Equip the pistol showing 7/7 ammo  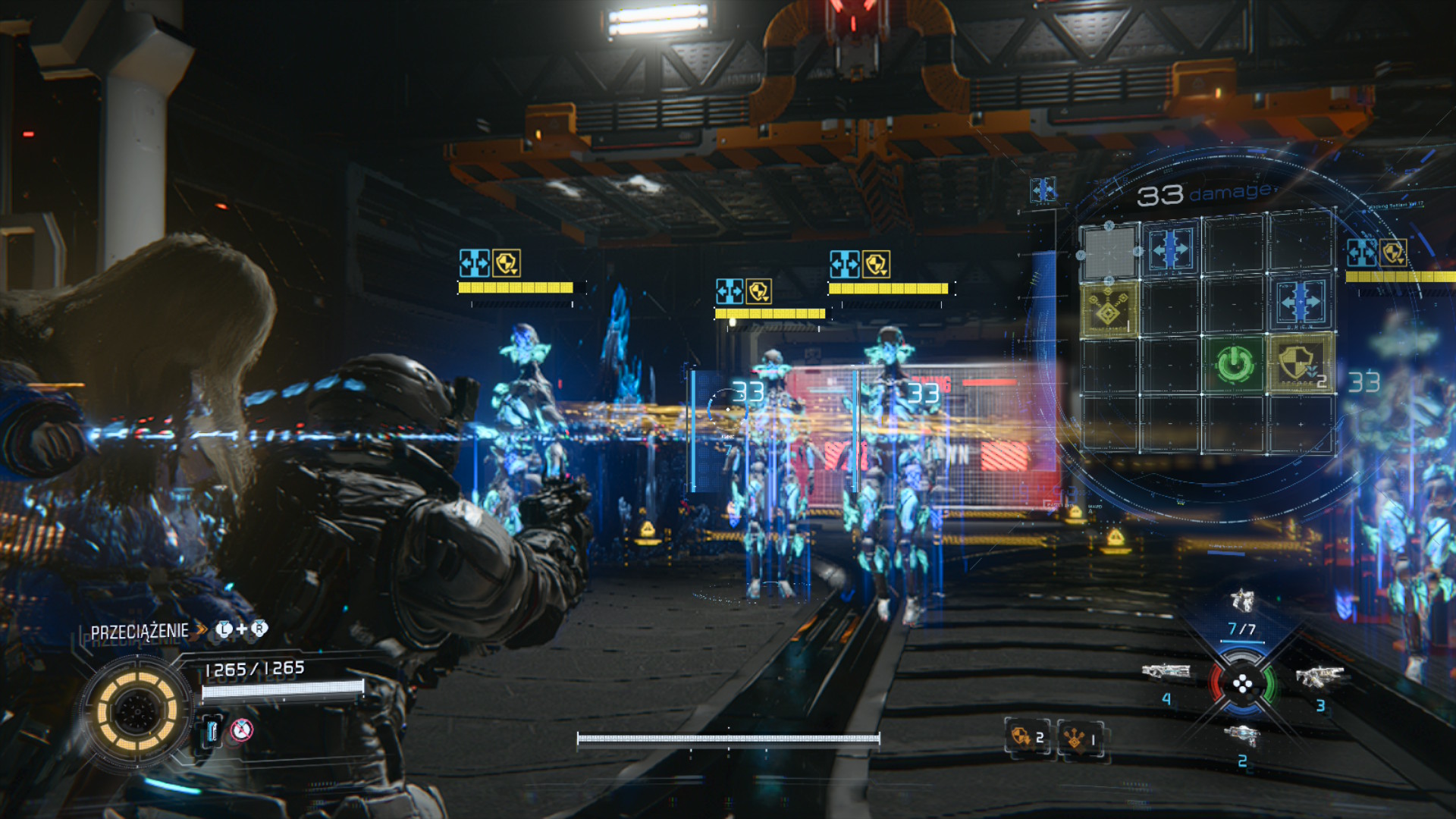pyautogui.click(x=1242, y=602)
